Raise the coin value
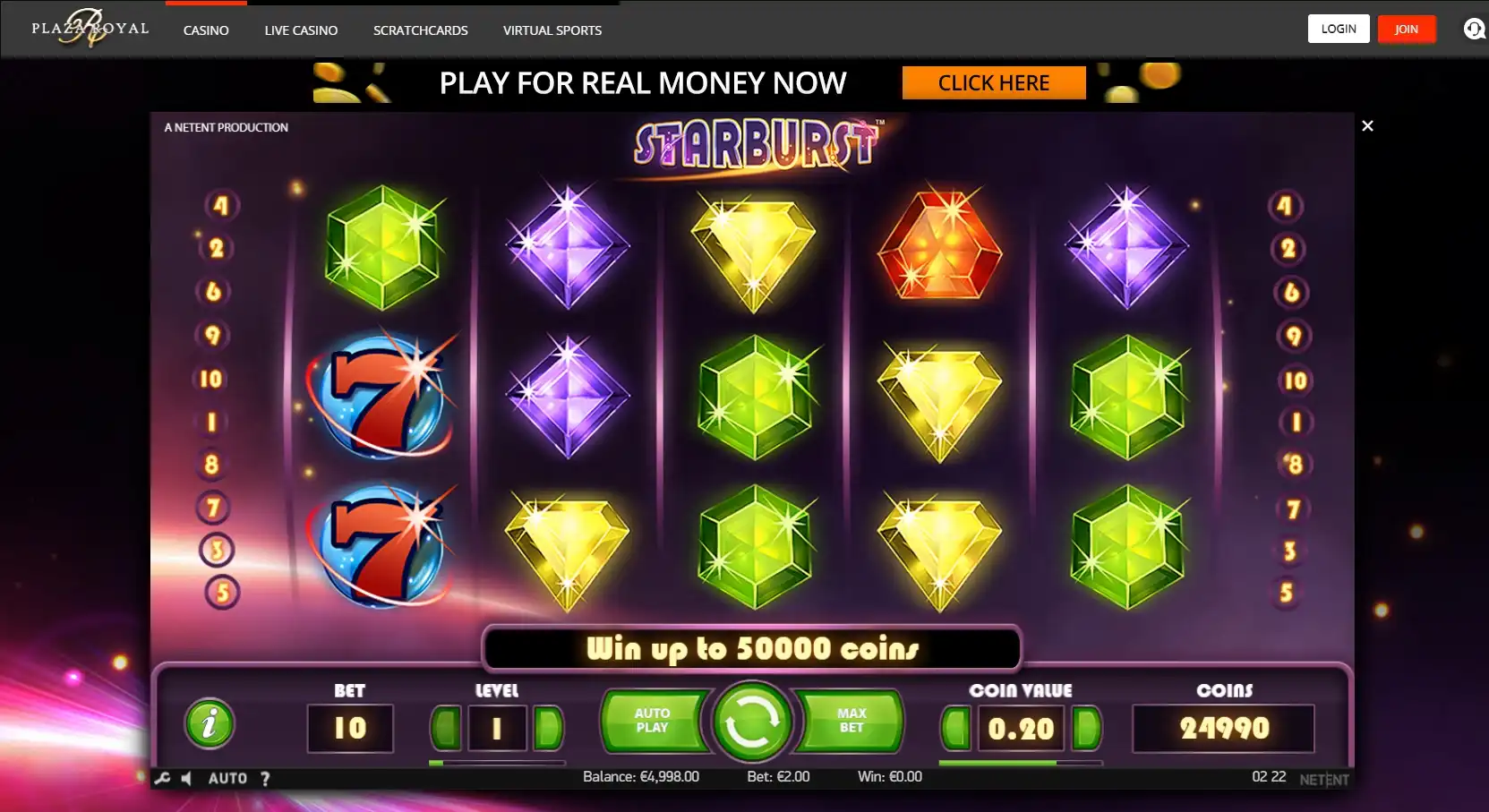Screen dimensions: 1489x812 [x=1086, y=728]
